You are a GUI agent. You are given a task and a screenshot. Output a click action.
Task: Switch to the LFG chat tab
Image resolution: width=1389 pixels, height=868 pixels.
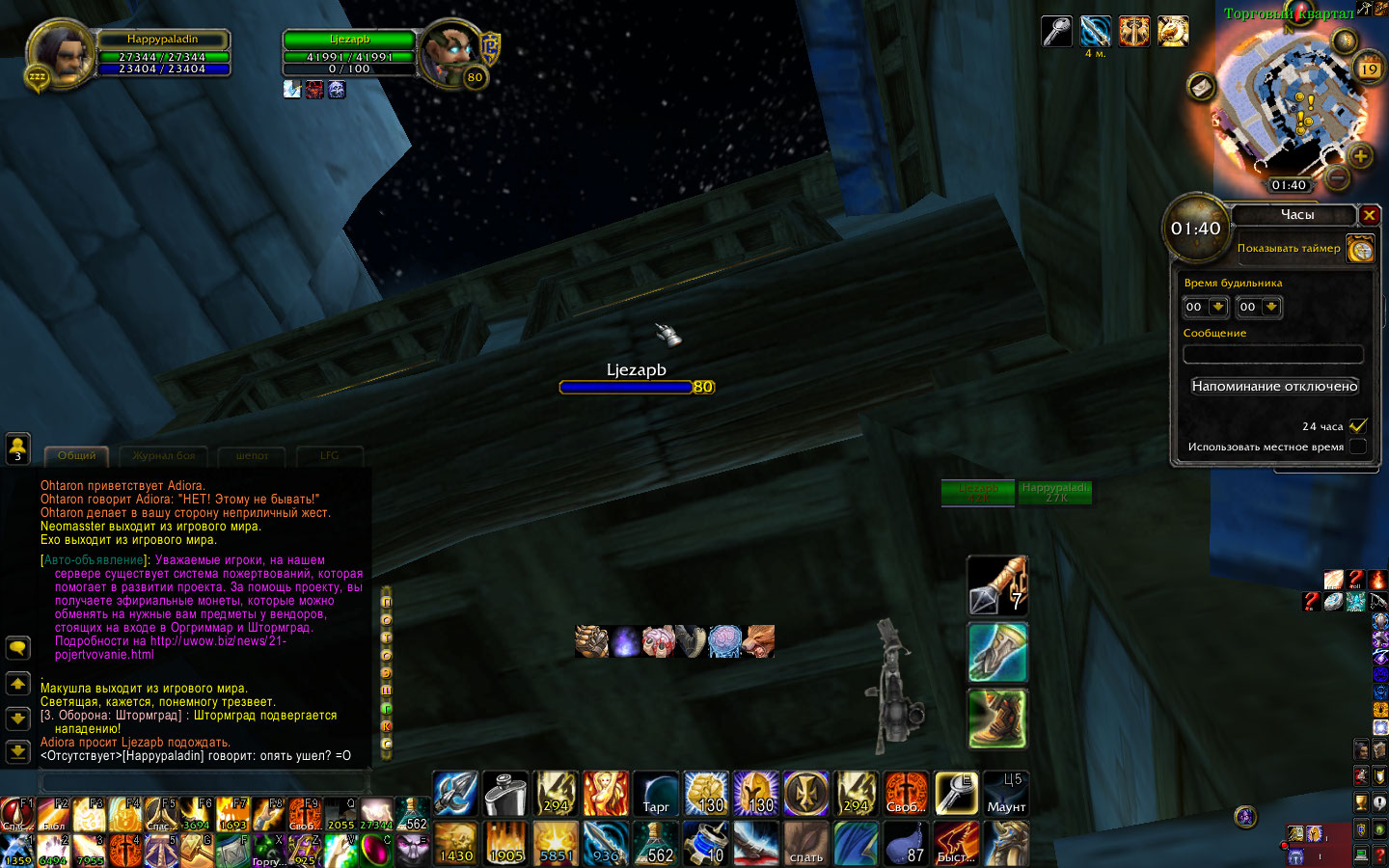[329, 456]
